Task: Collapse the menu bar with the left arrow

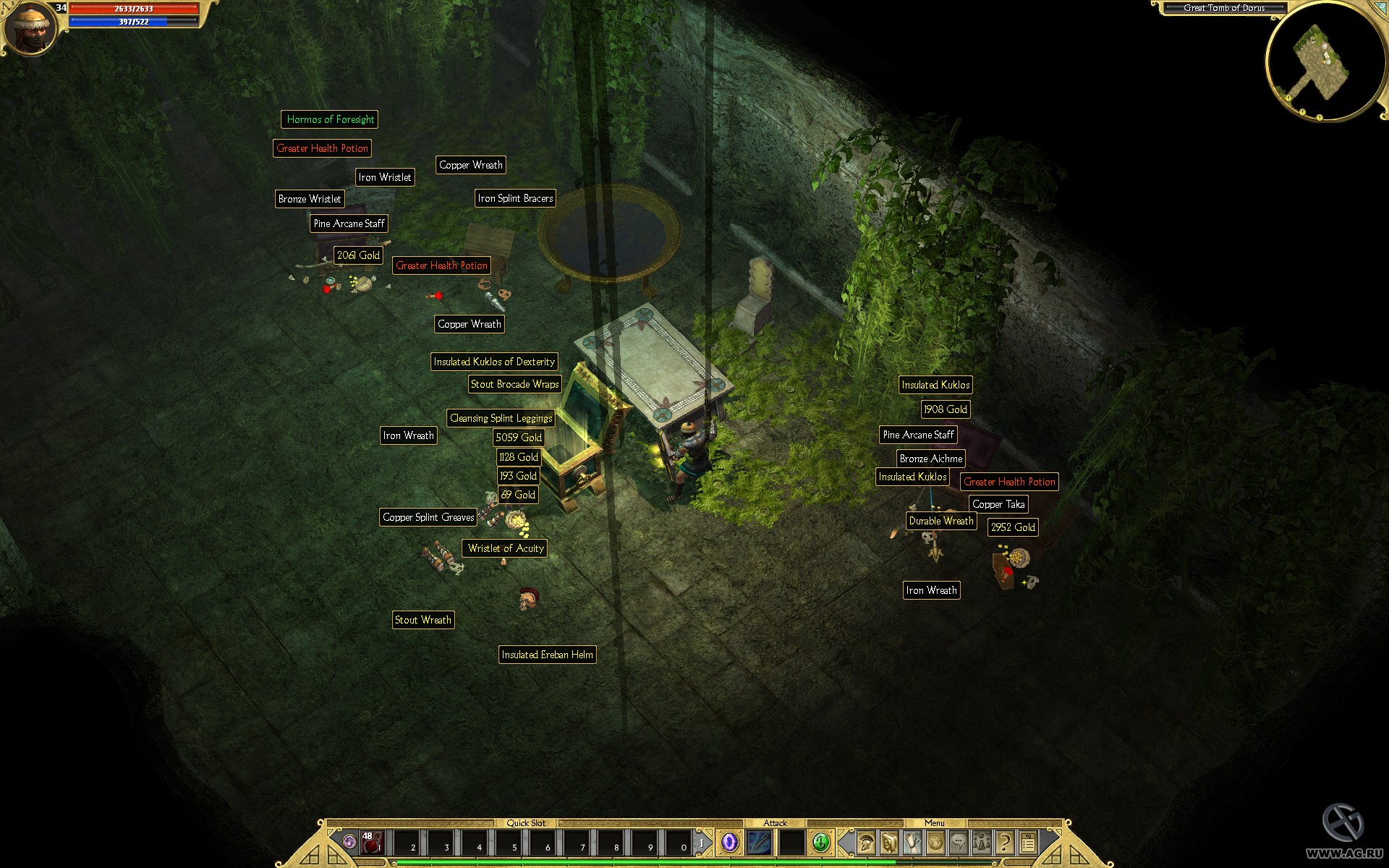Action: click(x=844, y=843)
